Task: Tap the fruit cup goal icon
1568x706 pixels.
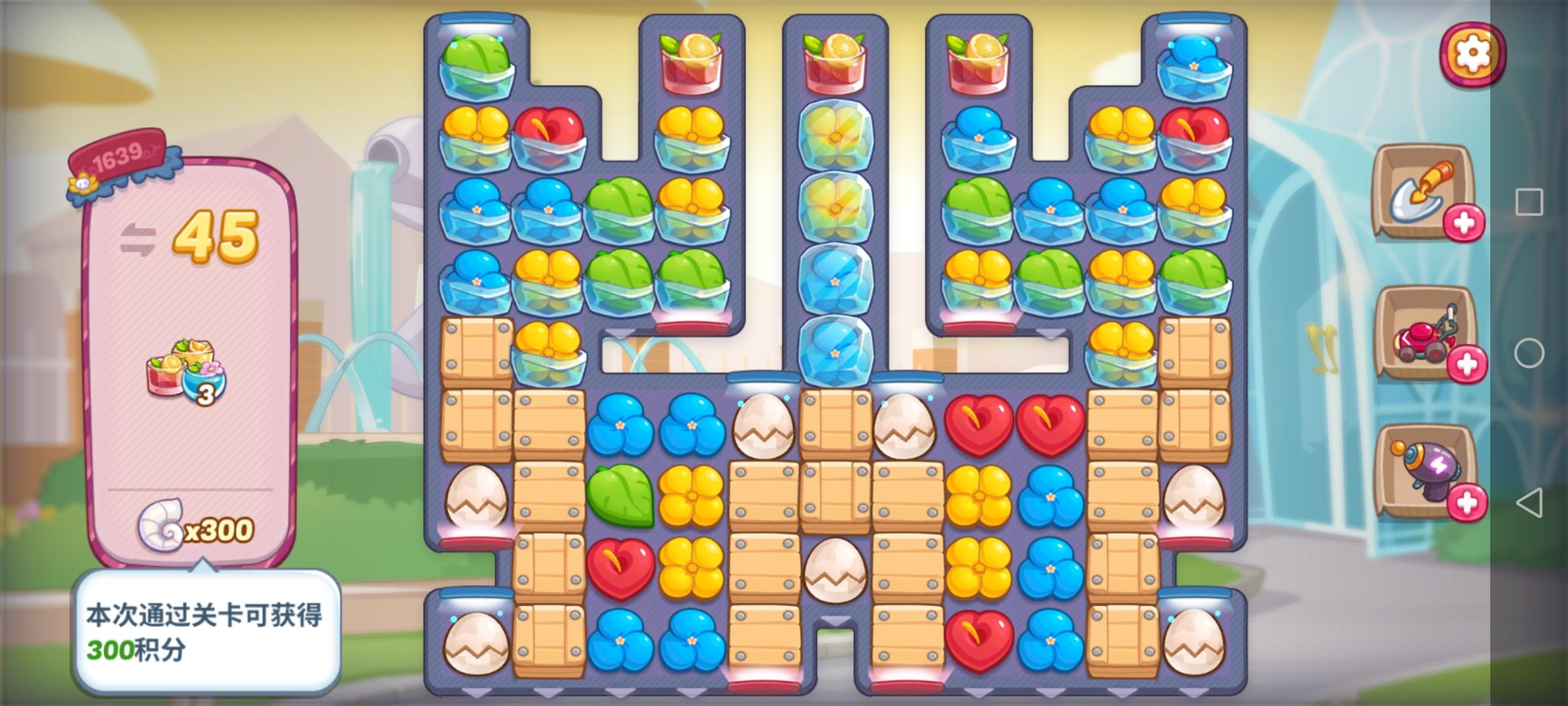Action: (186, 369)
